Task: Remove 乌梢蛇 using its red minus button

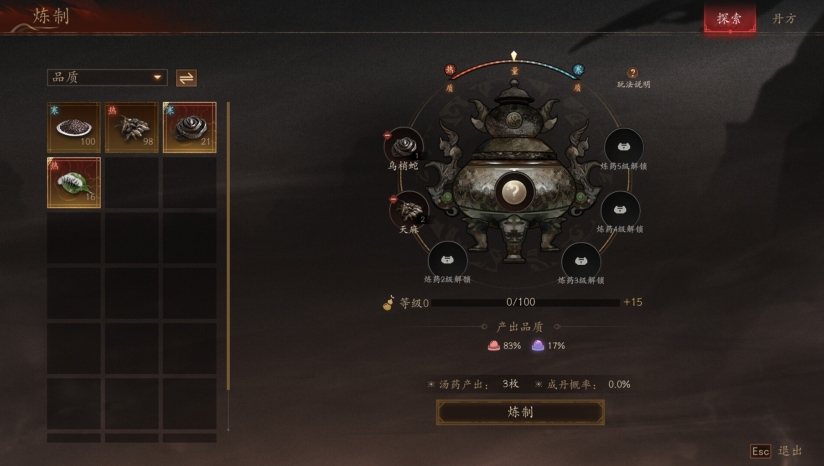Action: [387, 136]
